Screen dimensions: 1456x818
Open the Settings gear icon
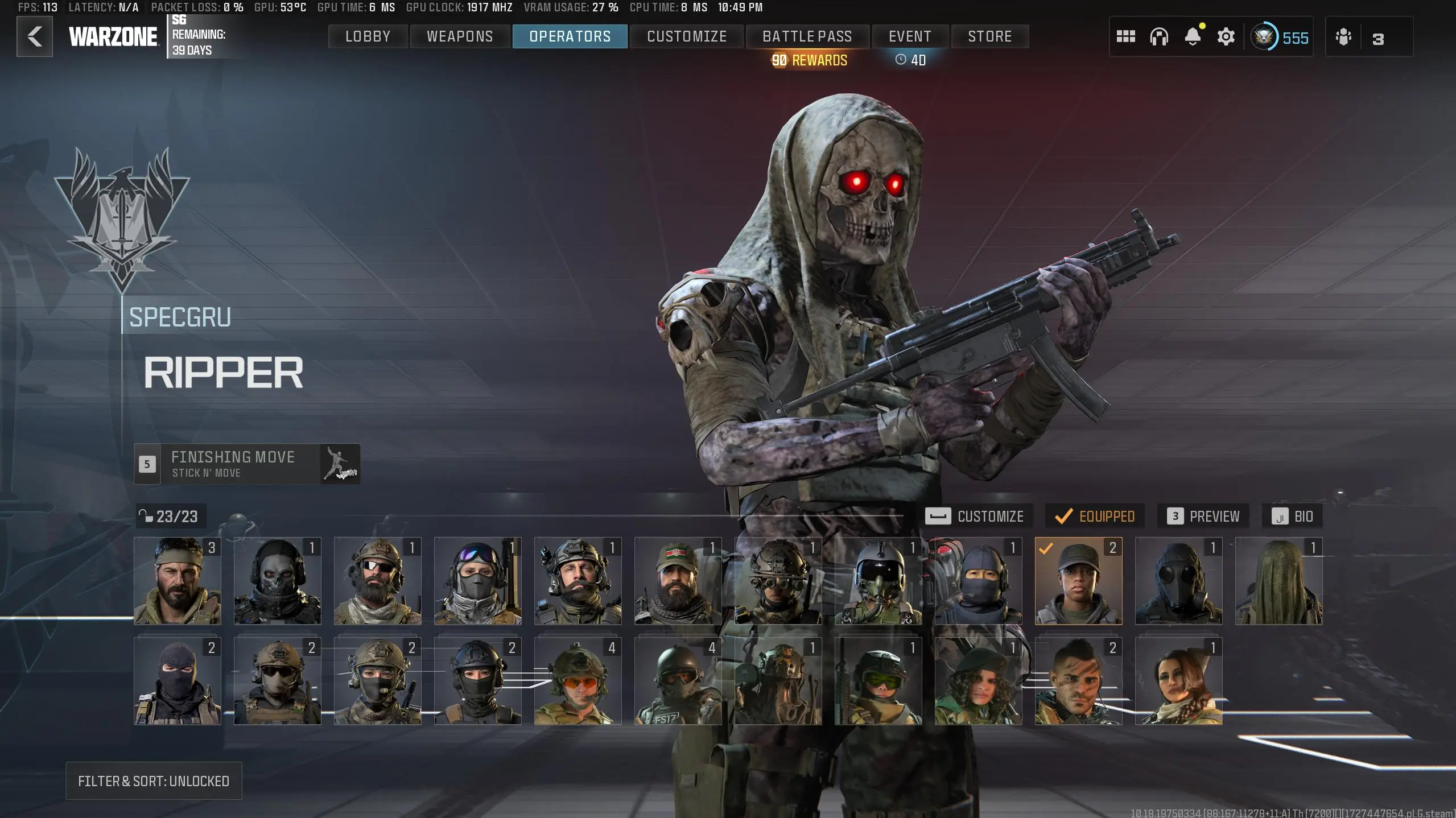coord(1226,36)
